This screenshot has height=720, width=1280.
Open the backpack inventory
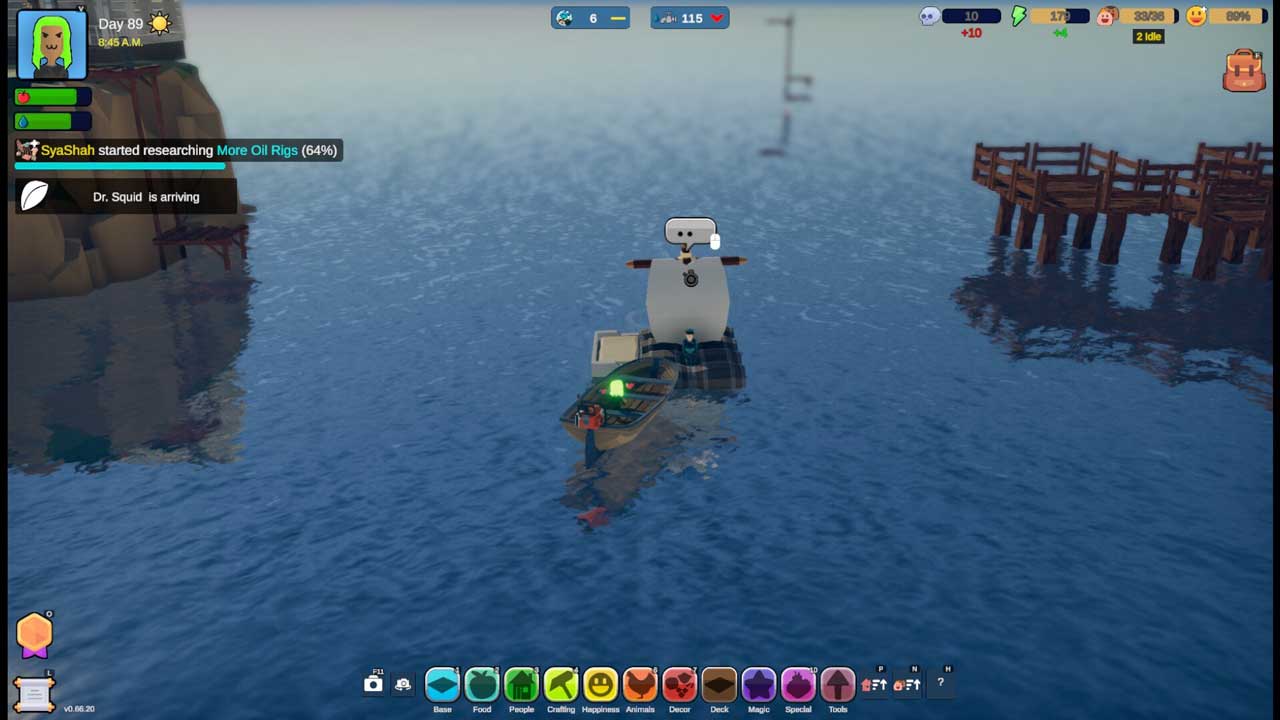tap(1244, 71)
